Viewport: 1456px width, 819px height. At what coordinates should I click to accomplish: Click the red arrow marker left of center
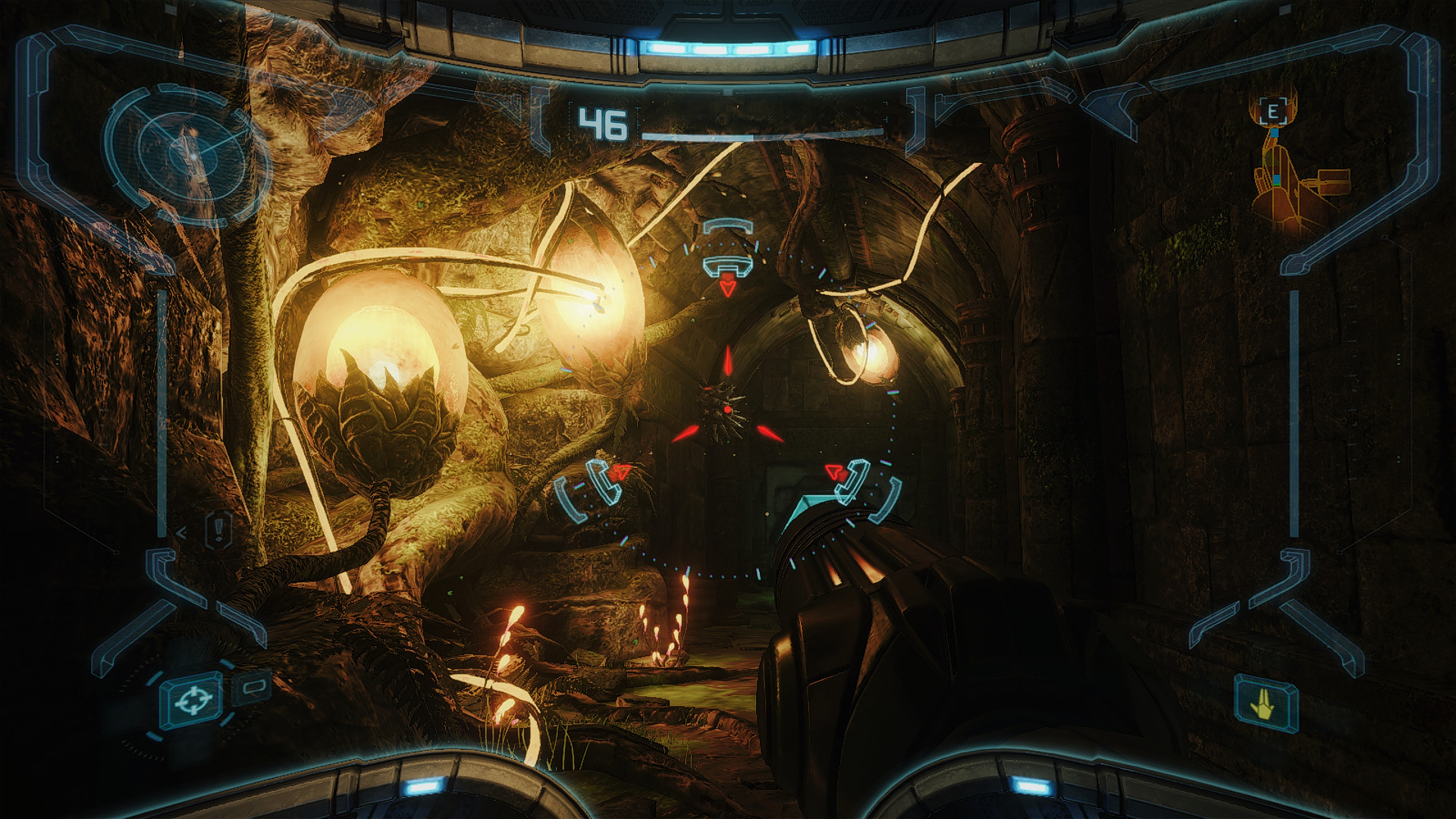point(622,470)
